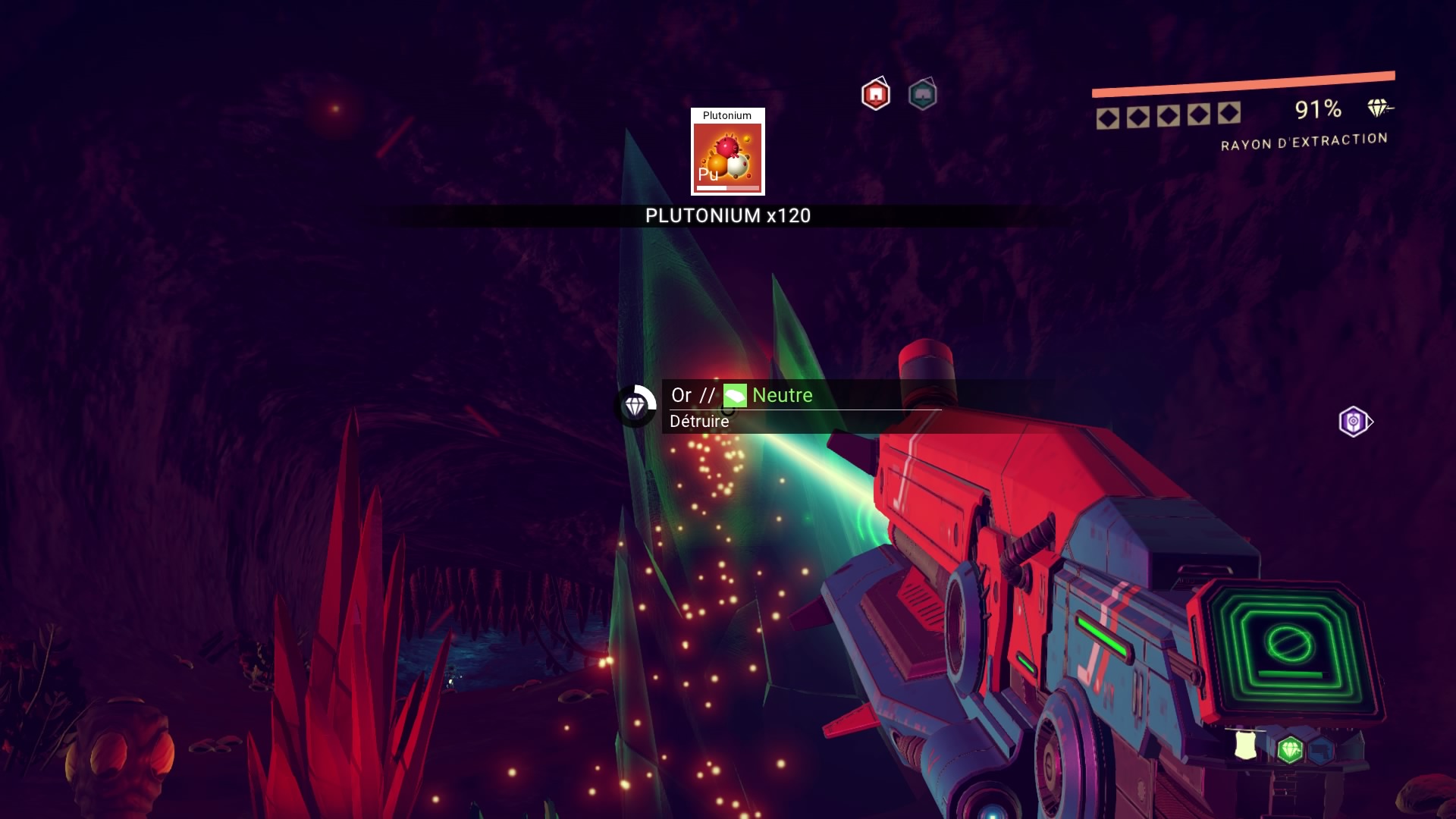Screen dimensions: 1456x819
Task: Click the diamond icon beside the Or label
Action: (635, 406)
